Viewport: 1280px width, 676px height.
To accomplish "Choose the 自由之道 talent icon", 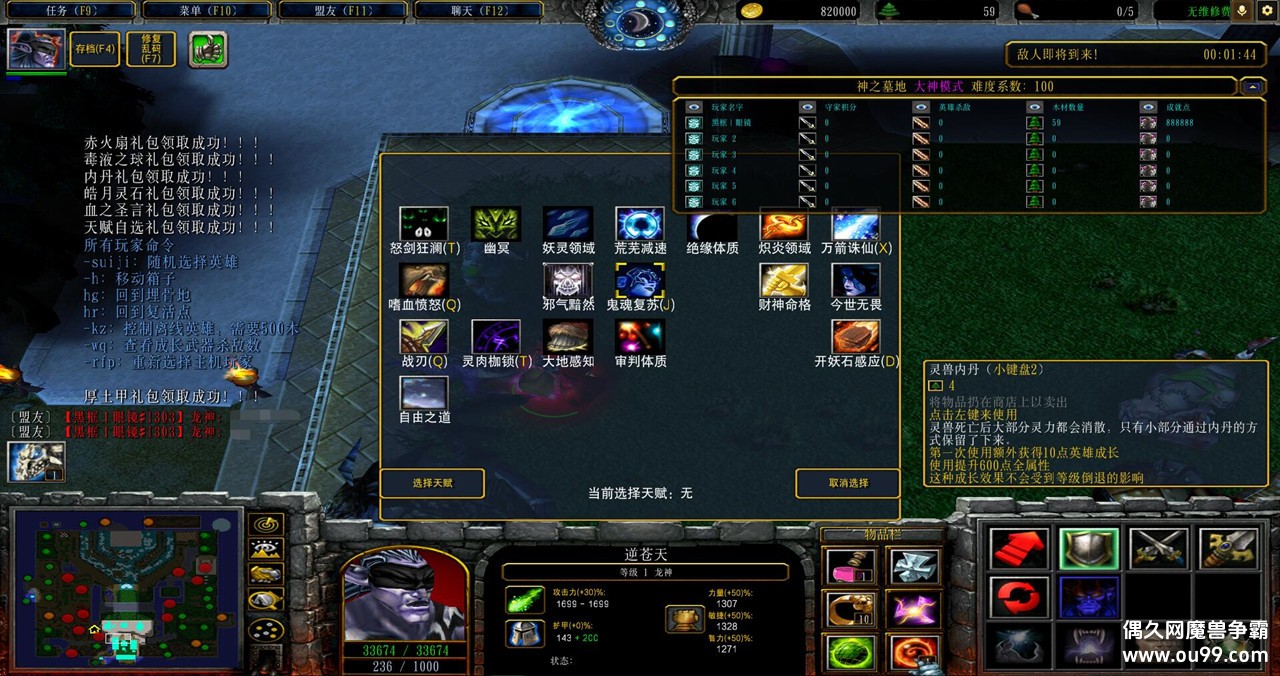I will [424, 393].
